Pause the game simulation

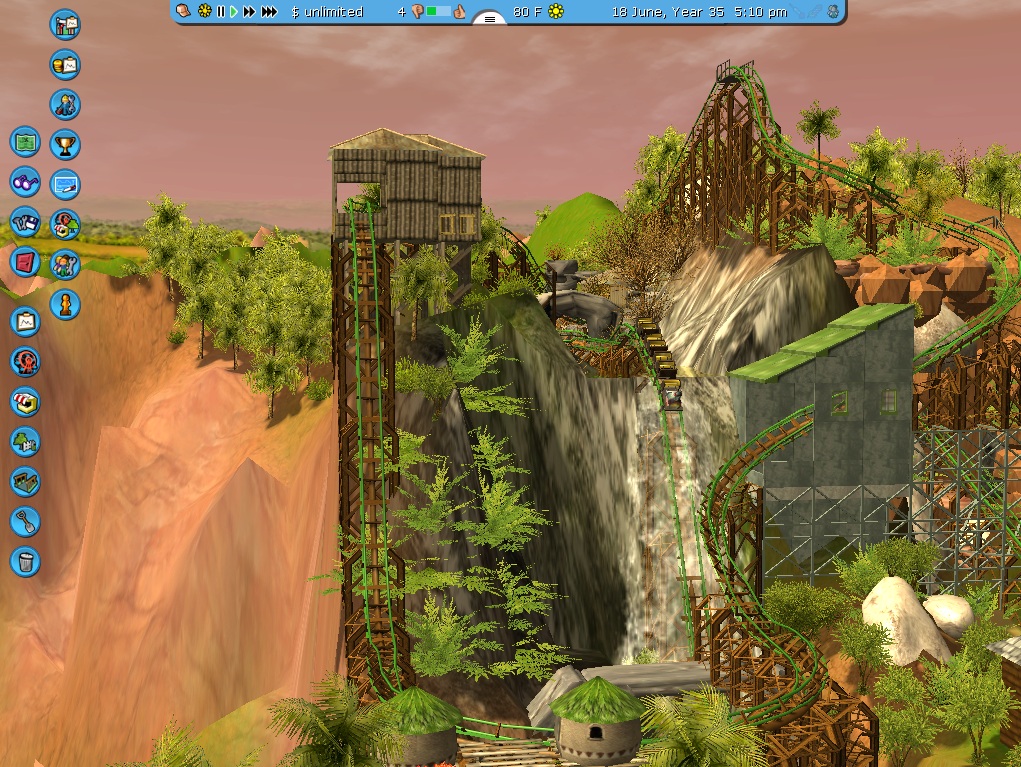click(221, 12)
